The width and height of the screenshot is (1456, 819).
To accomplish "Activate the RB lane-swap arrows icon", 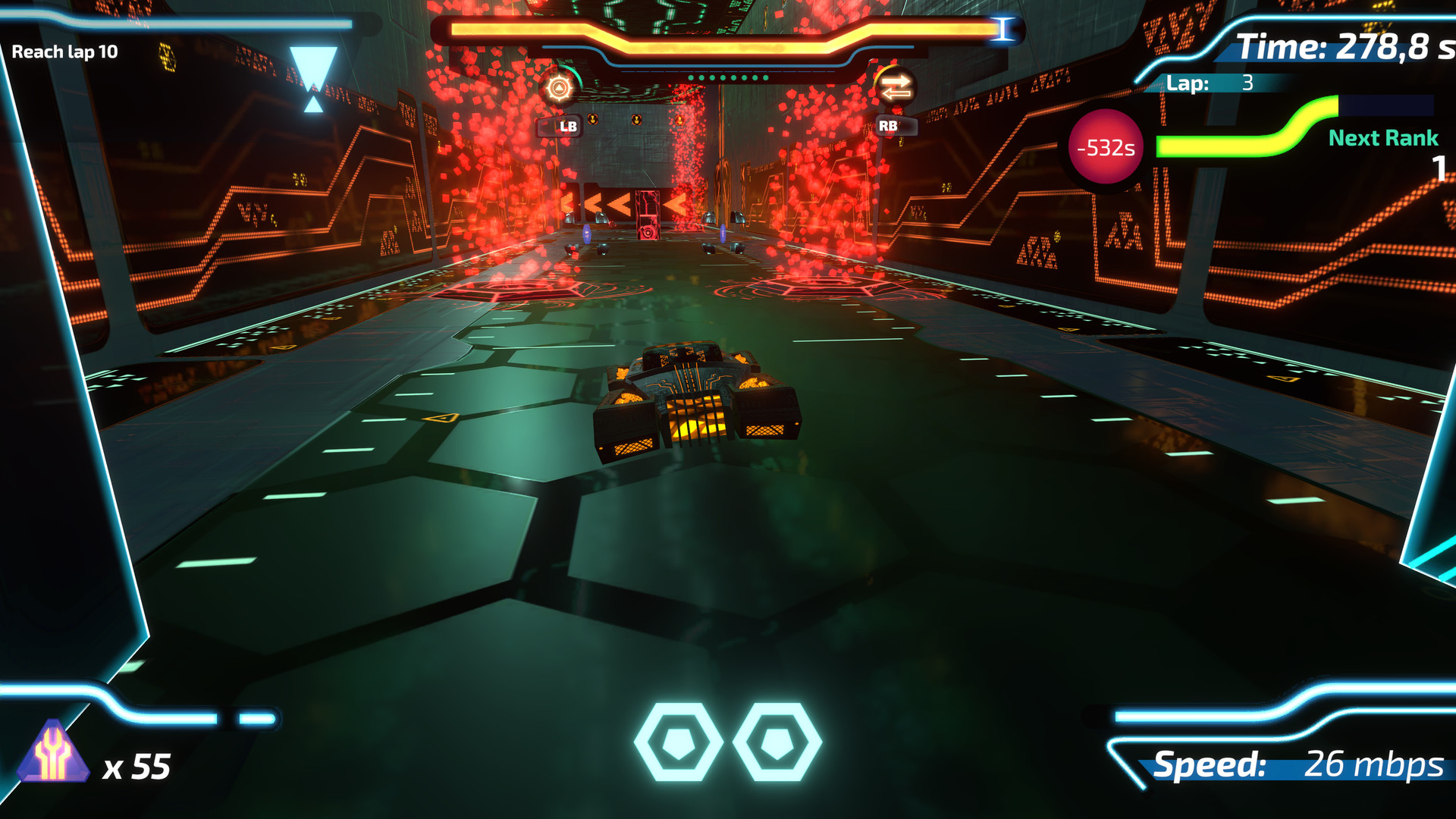I will tap(895, 88).
